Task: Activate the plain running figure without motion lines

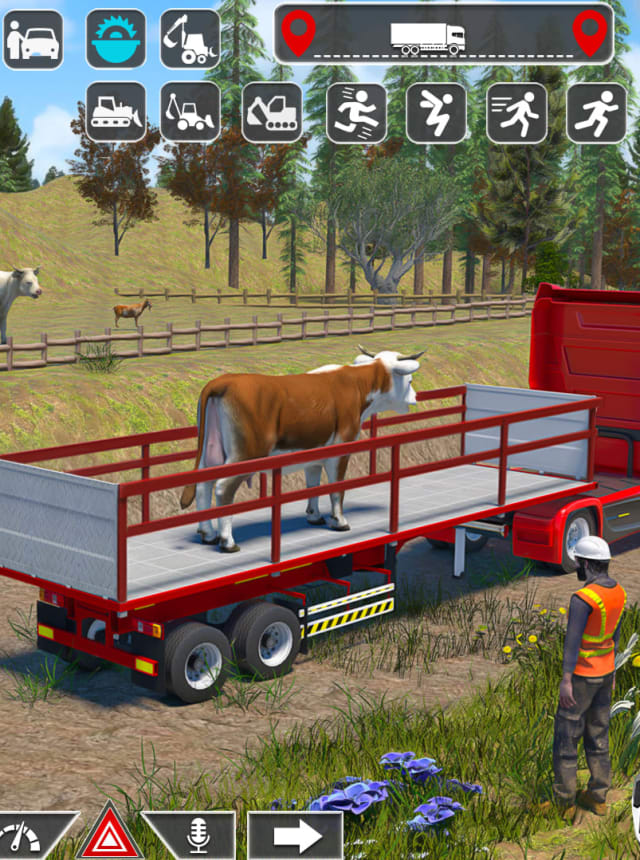Action: tap(597, 112)
